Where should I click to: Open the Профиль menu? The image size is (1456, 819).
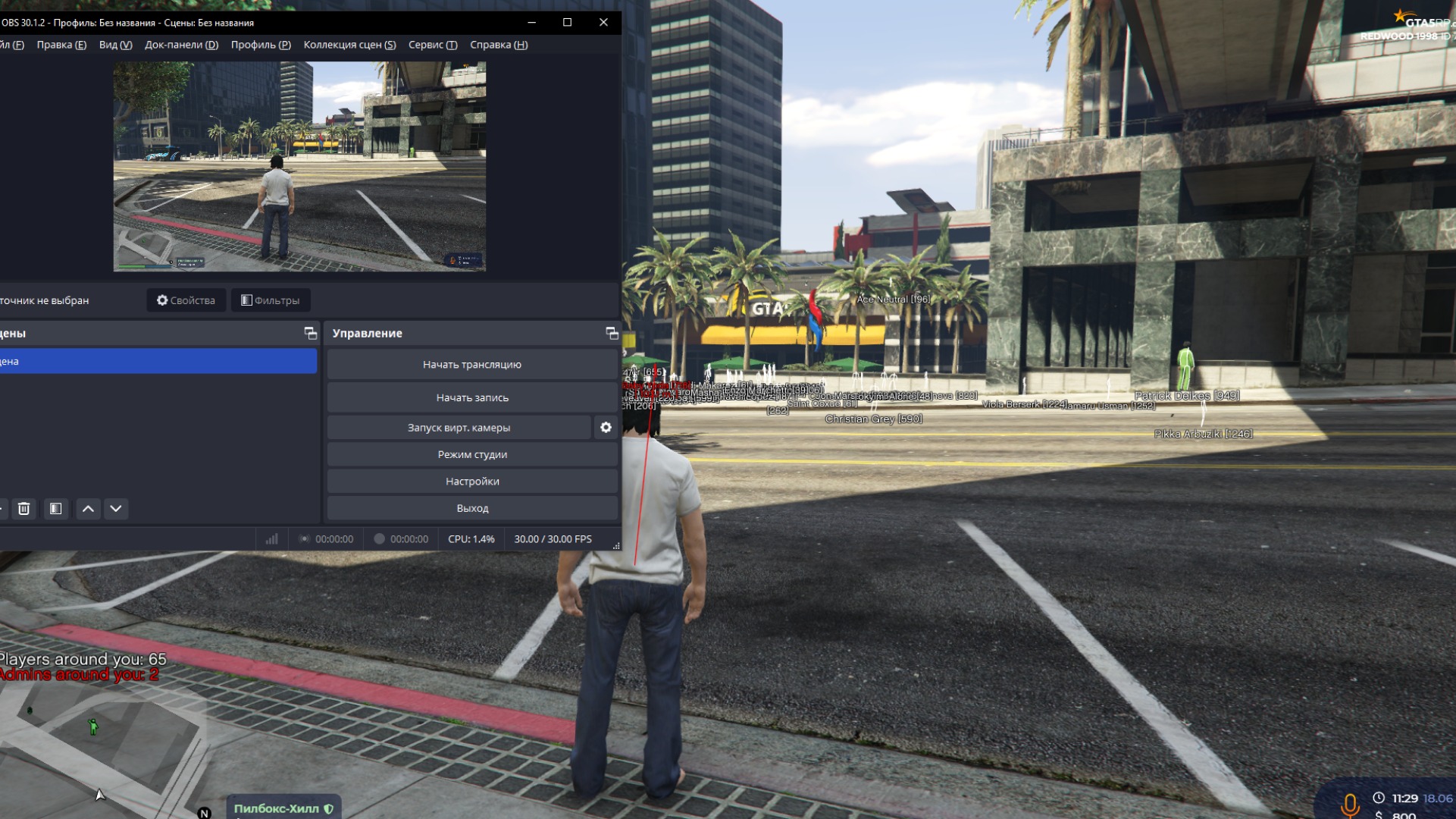click(259, 45)
